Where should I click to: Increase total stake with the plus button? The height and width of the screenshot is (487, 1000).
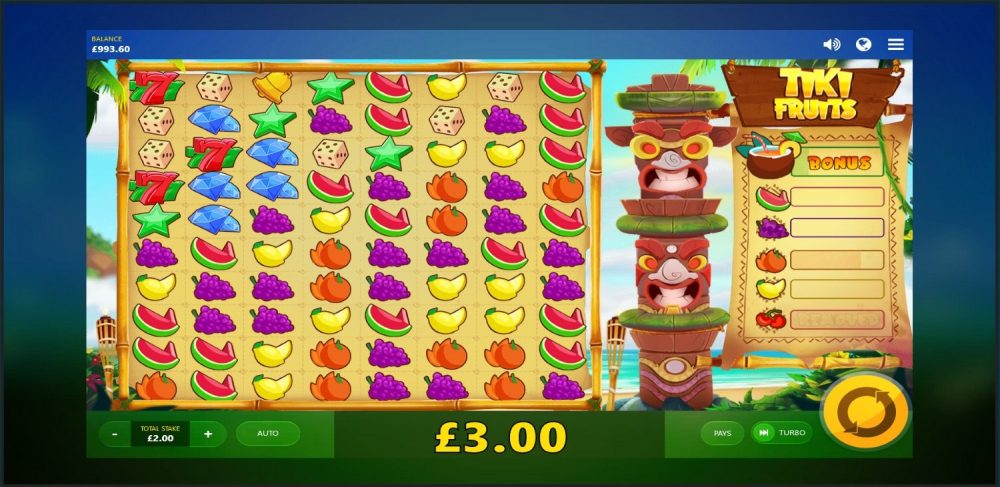208,434
